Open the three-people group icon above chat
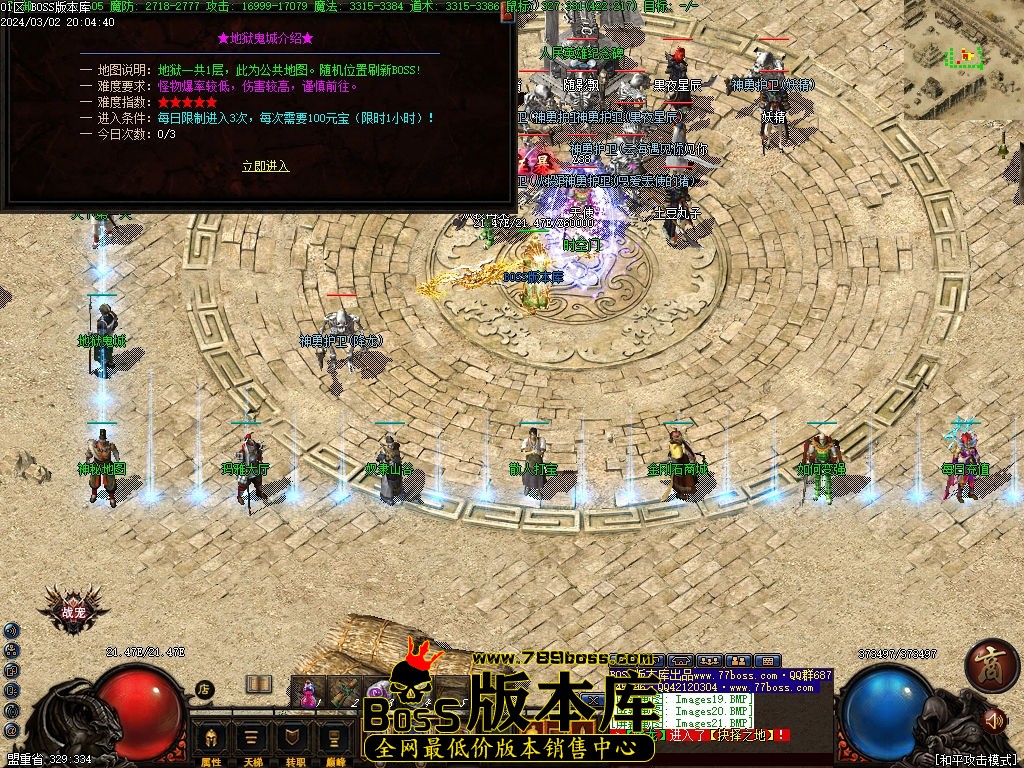 710,661
